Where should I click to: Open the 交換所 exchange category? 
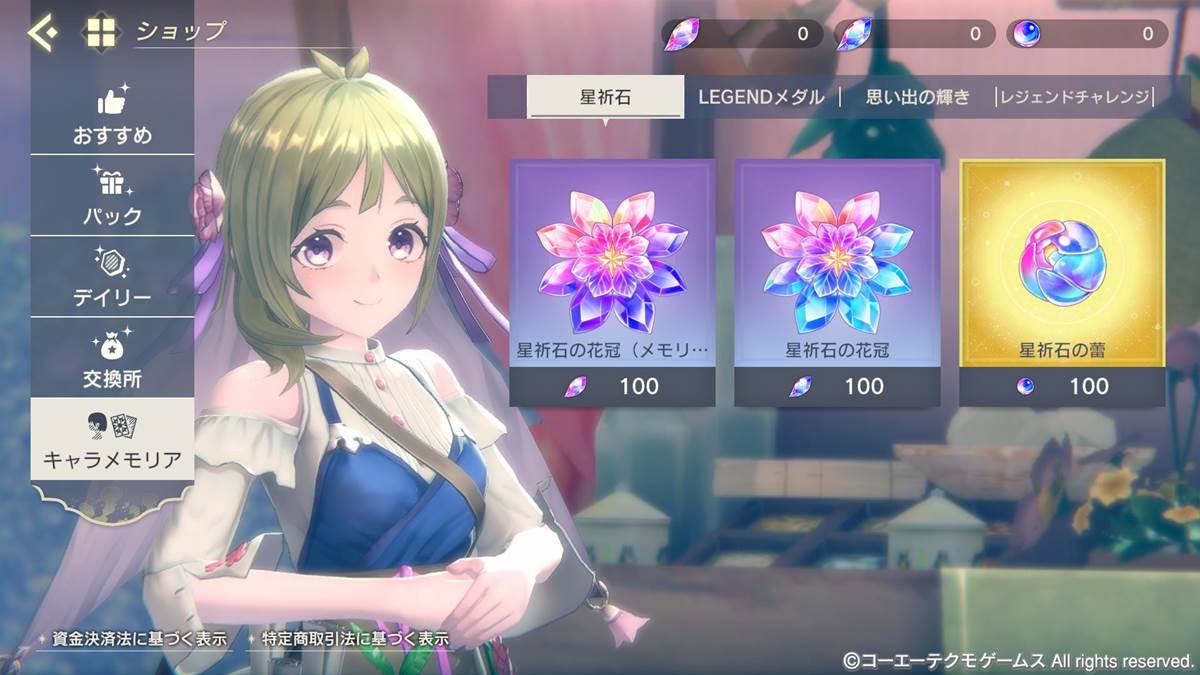click(112, 358)
